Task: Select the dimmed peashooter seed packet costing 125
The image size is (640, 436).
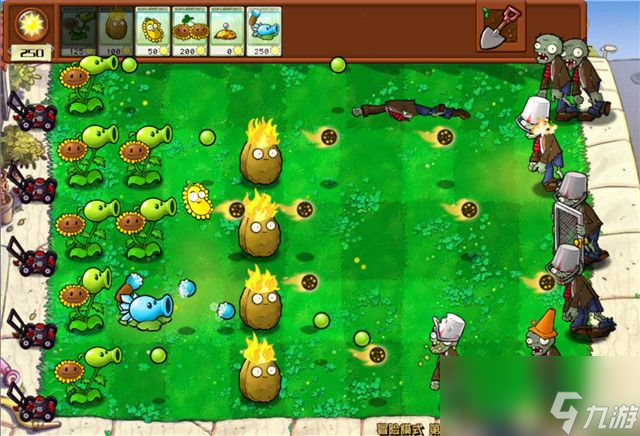Action: coord(79,30)
